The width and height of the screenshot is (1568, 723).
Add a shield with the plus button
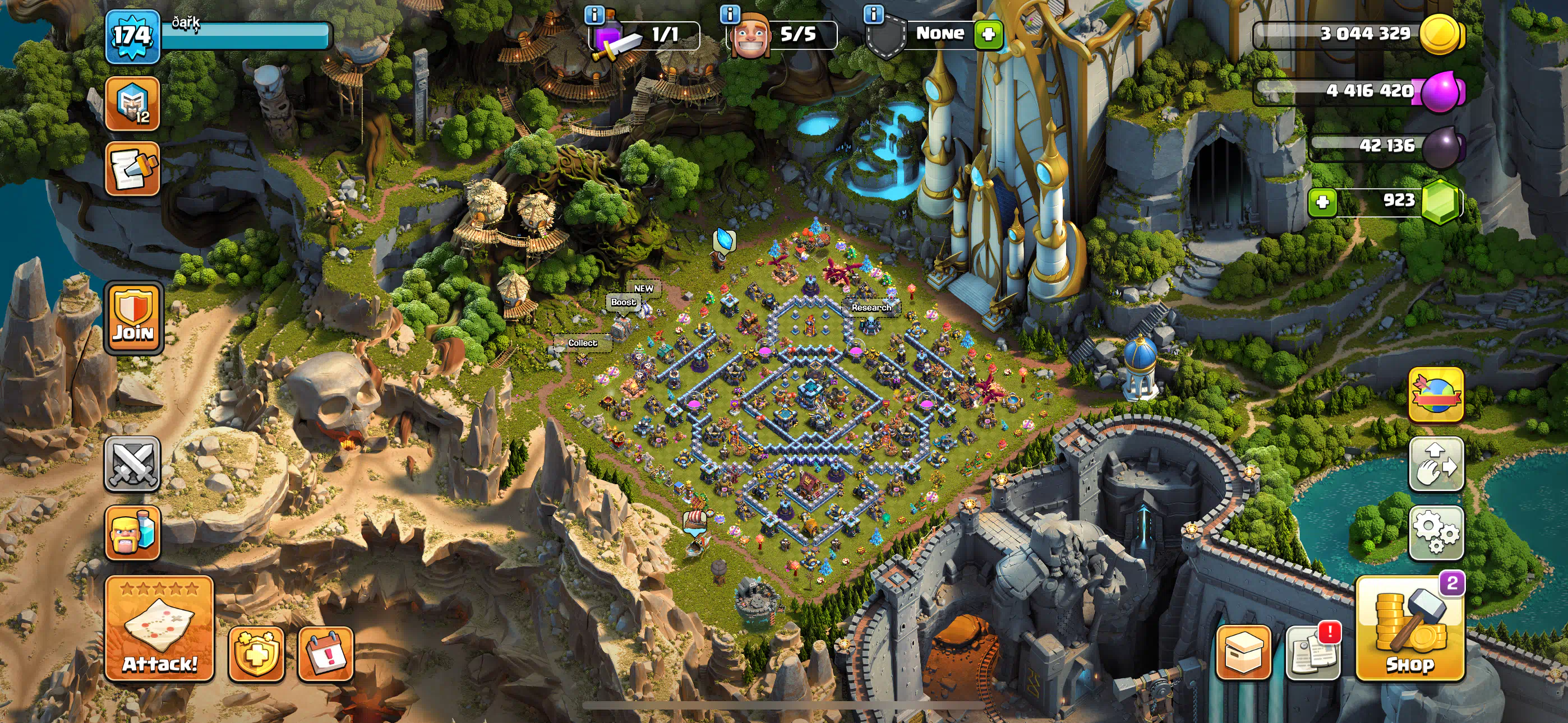tap(988, 34)
